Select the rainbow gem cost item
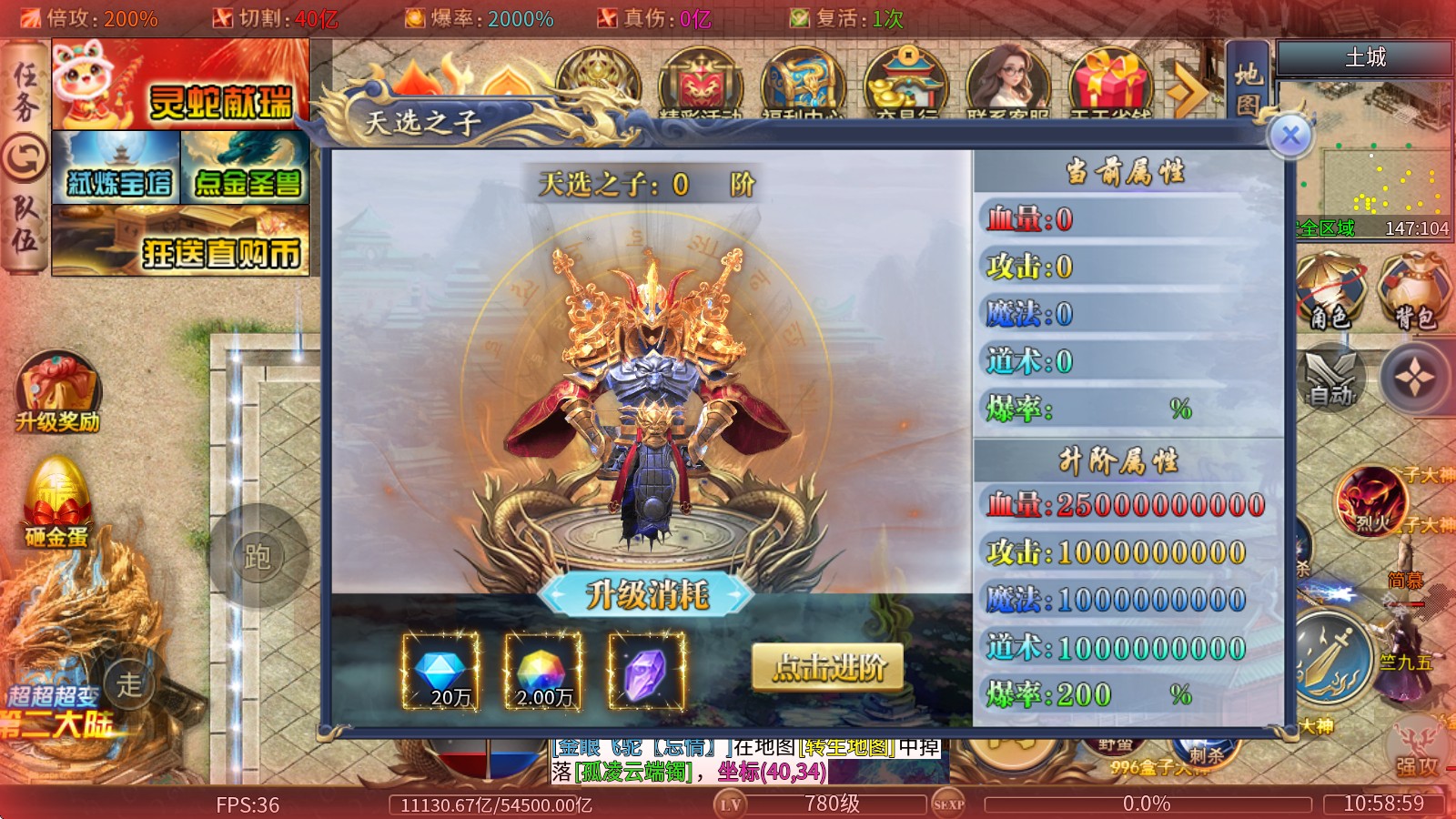The image size is (1456, 819). (x=543, y=672)
